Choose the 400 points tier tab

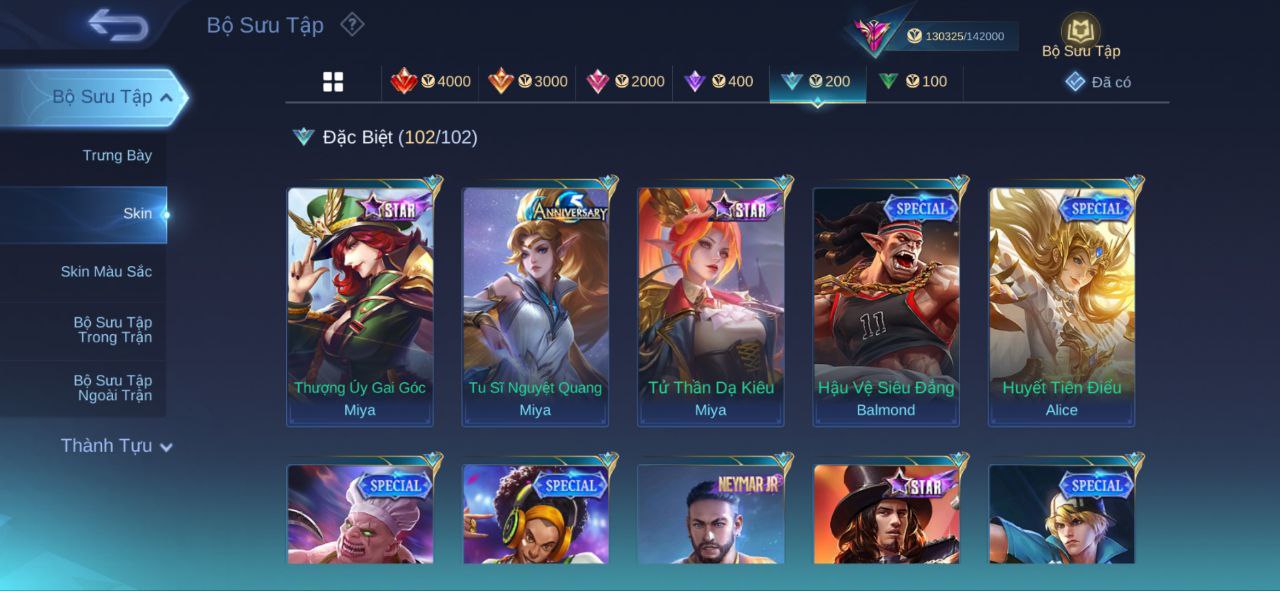(x=719, y=82)
